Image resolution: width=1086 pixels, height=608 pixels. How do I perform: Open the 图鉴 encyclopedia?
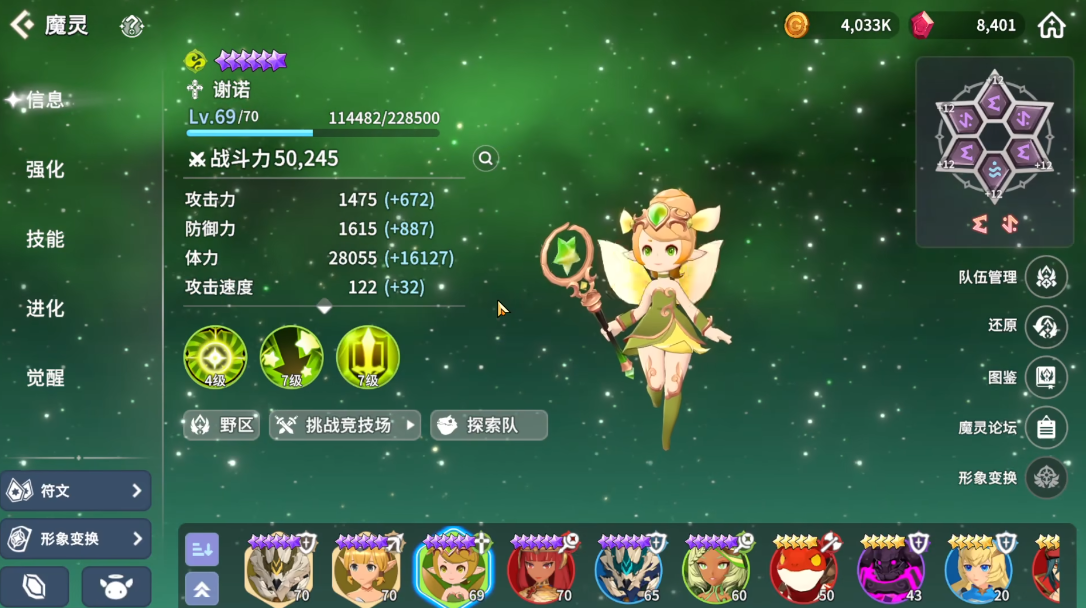click(1046, 377)
